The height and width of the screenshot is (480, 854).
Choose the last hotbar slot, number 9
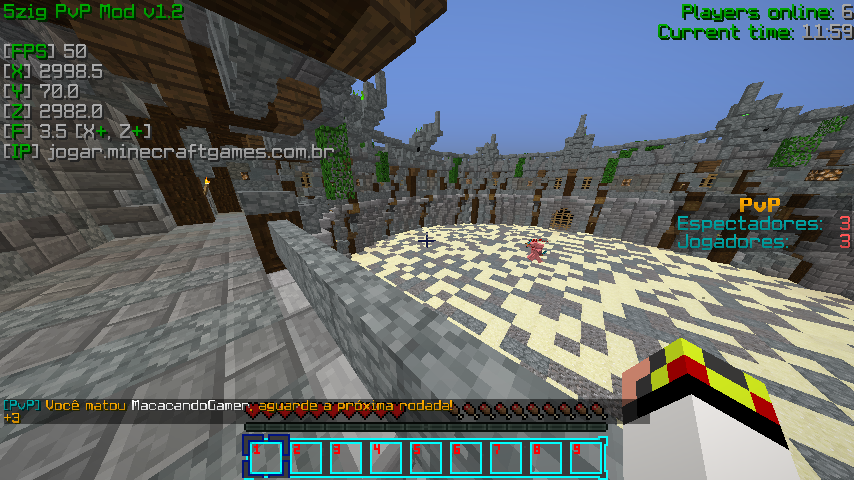tap(586, 457)
